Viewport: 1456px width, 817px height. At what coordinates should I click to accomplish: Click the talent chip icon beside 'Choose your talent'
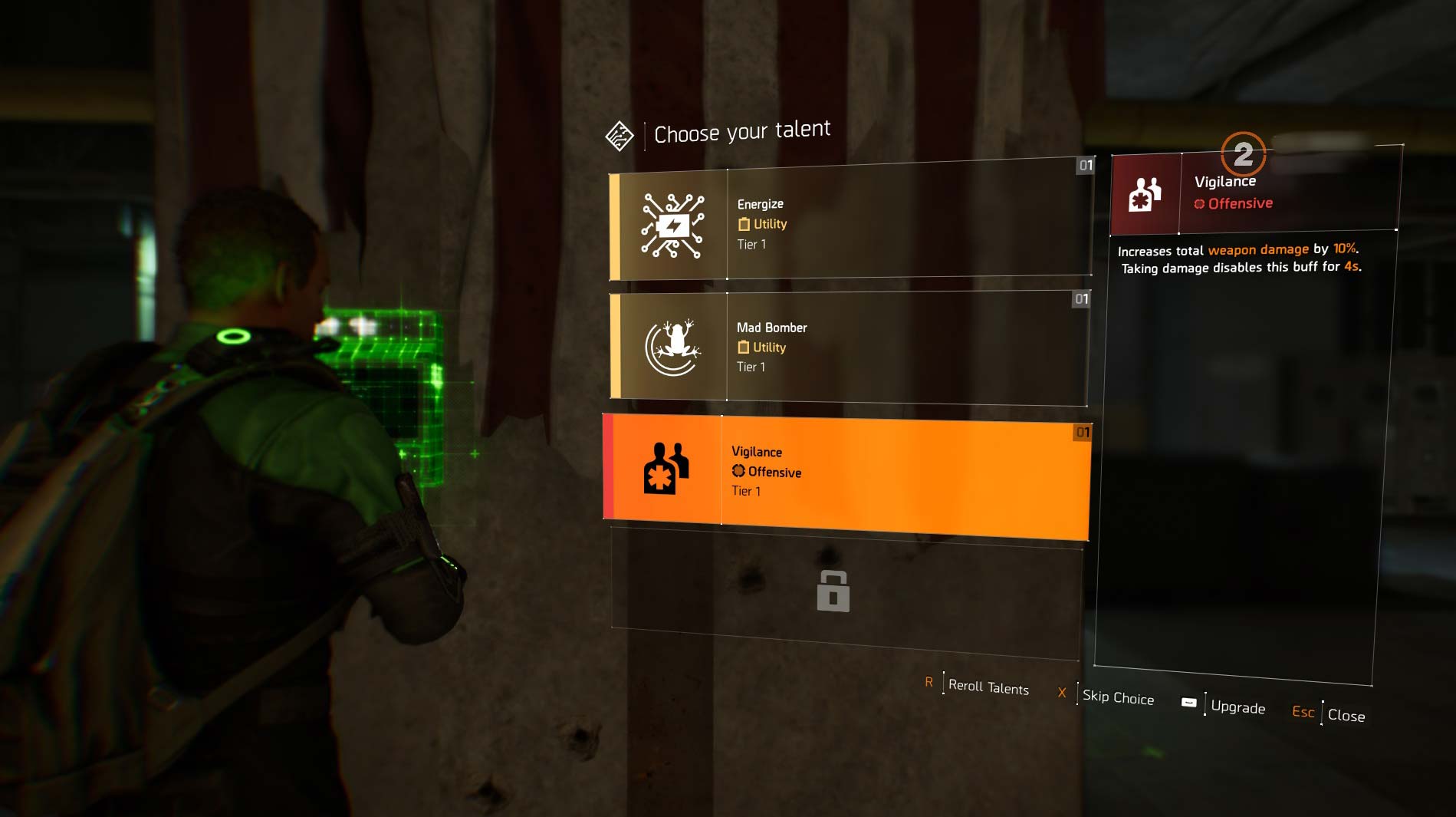click(x=619, y=134)
